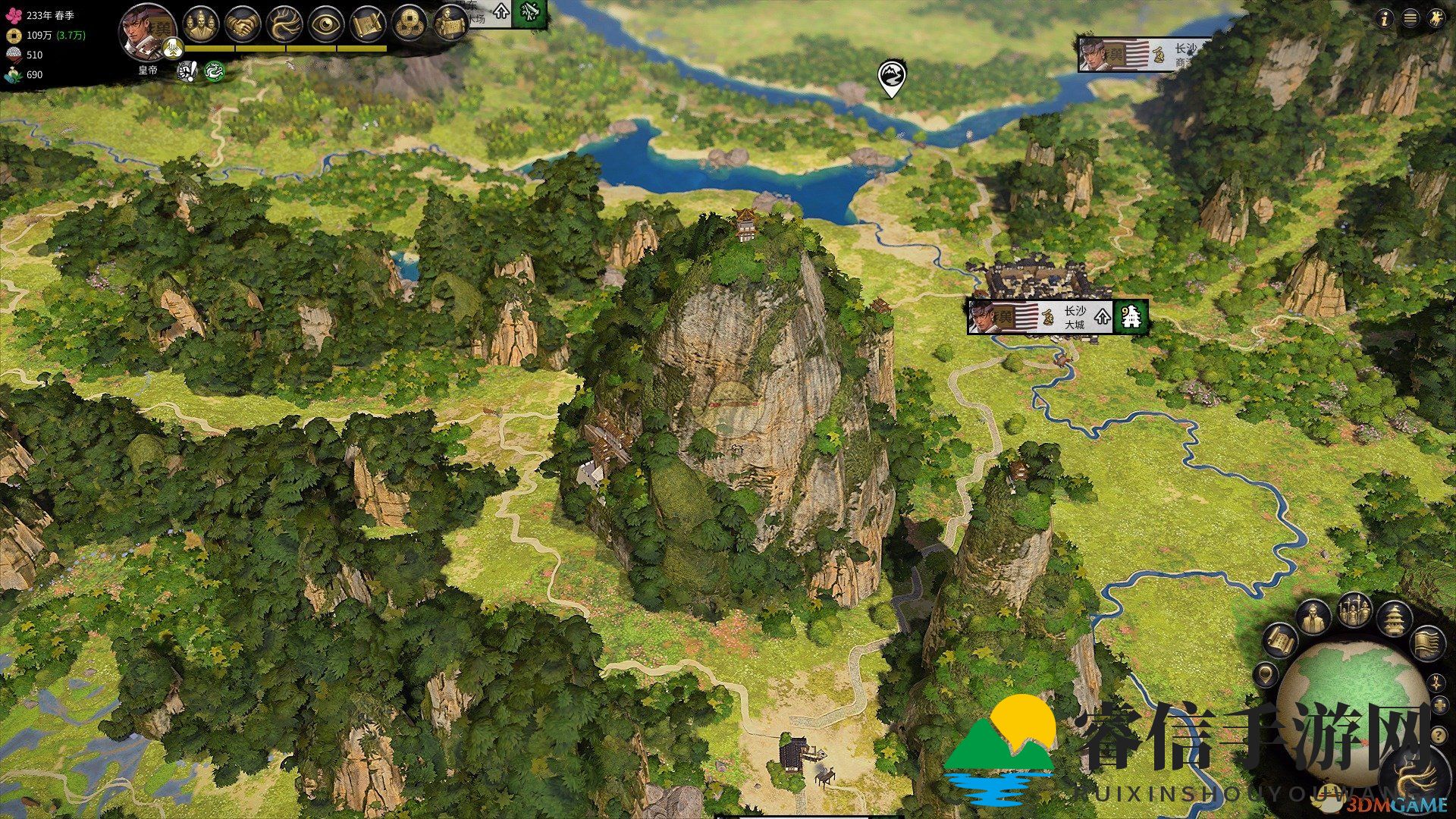Open the settlements list with the pagoda icon
The width and height of the screenshot is (1456, 819).
pos(1394,618)
